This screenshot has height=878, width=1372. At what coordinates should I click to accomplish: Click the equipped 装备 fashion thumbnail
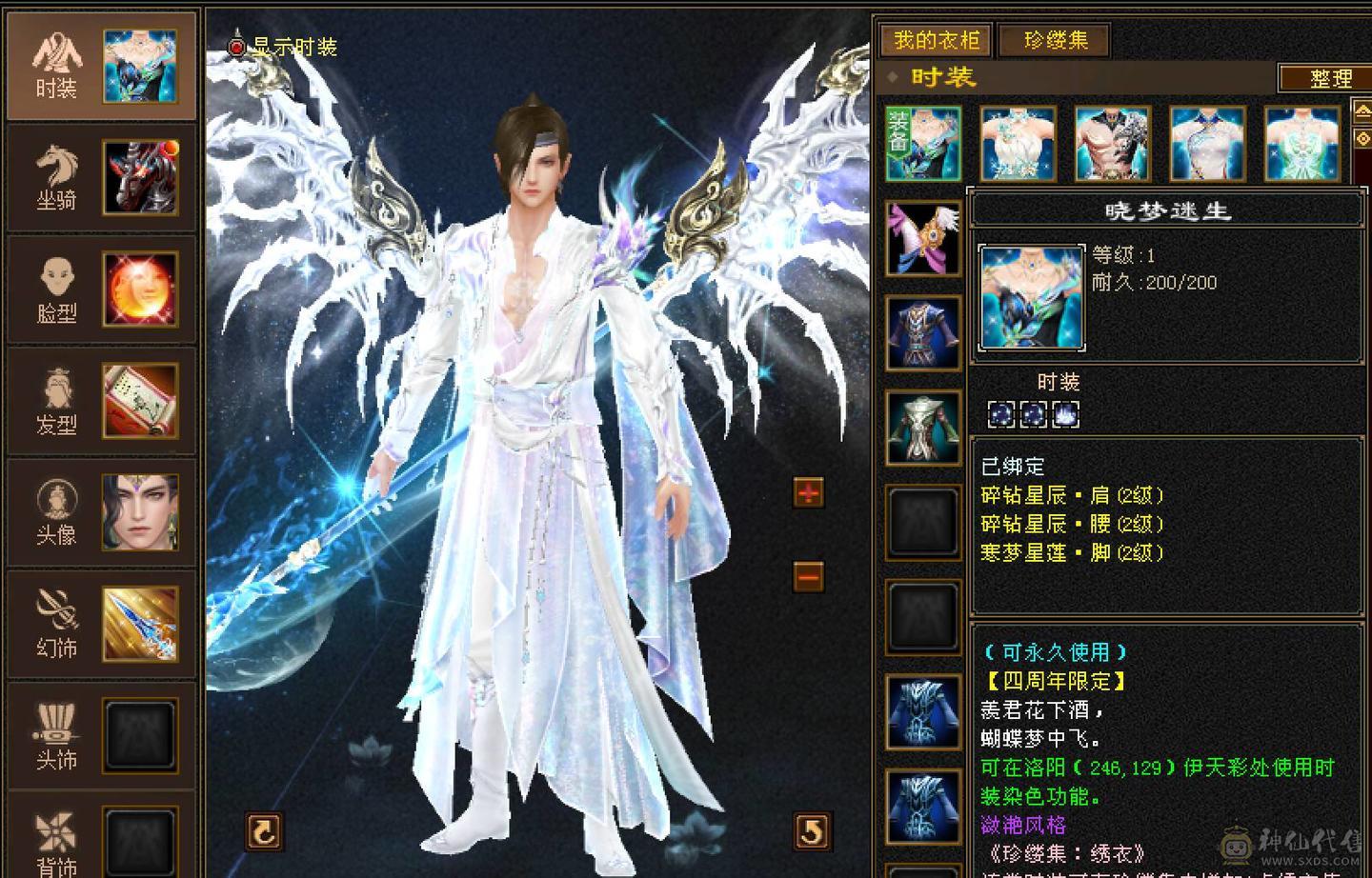(922, 143)
